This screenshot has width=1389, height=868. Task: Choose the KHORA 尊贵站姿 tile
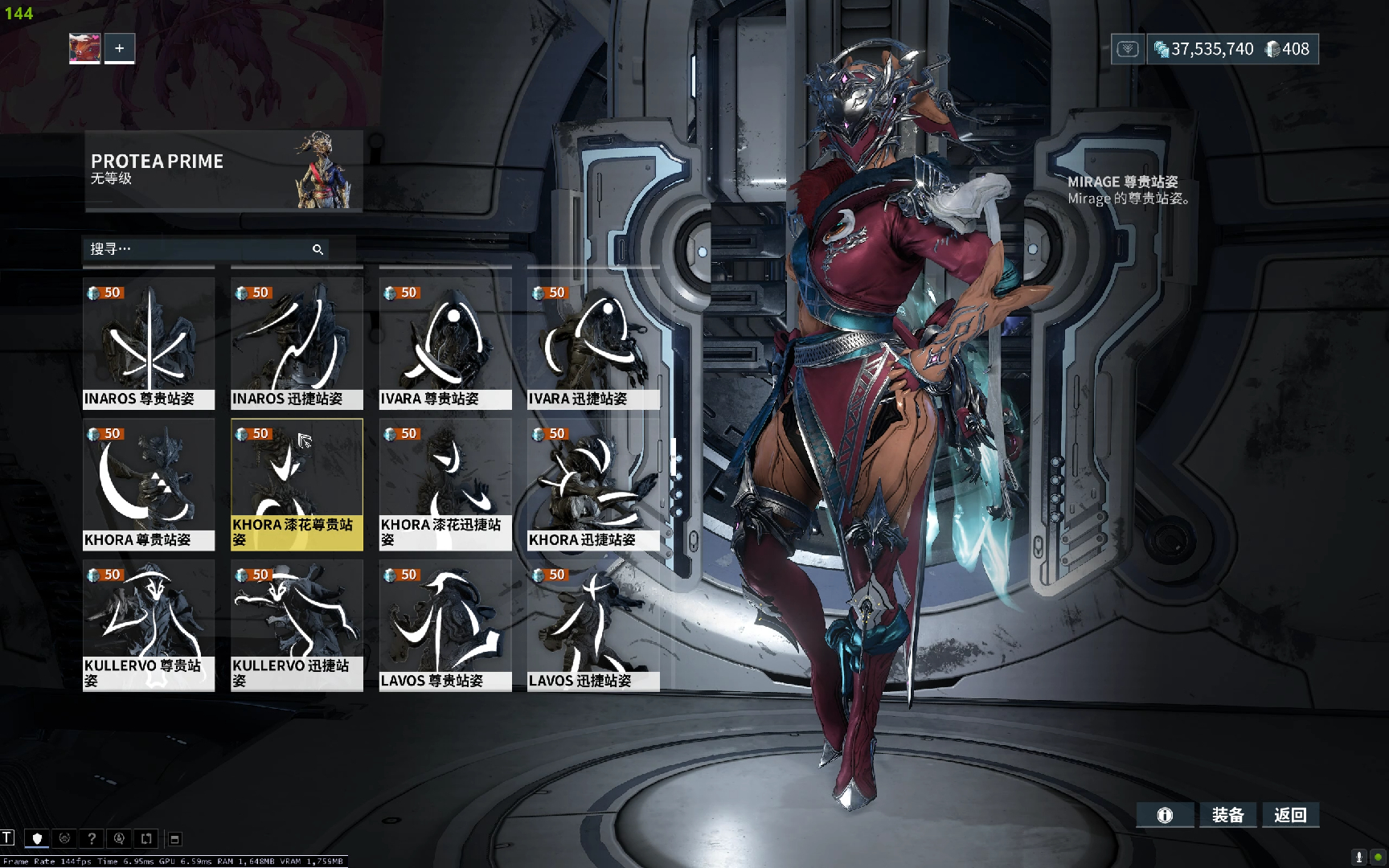[x=149, y=484]
